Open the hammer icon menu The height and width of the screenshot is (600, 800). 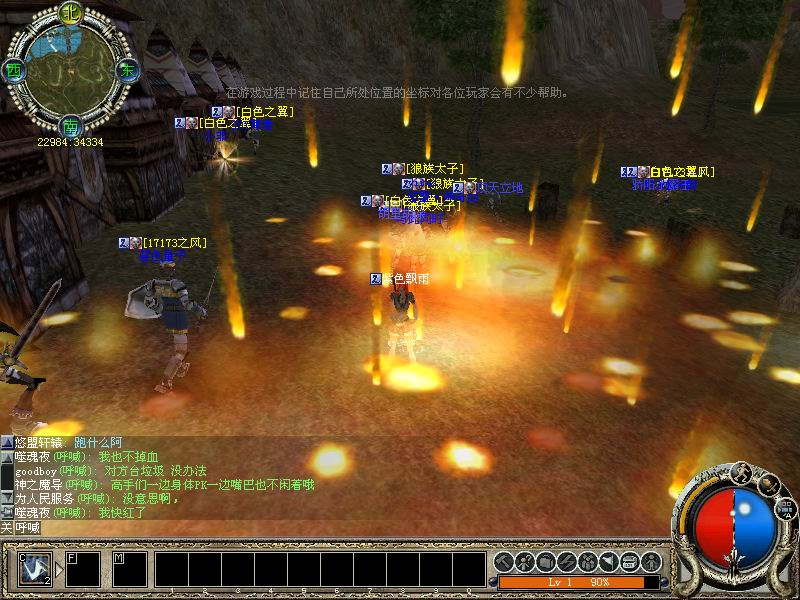click(x=503, y=561)
